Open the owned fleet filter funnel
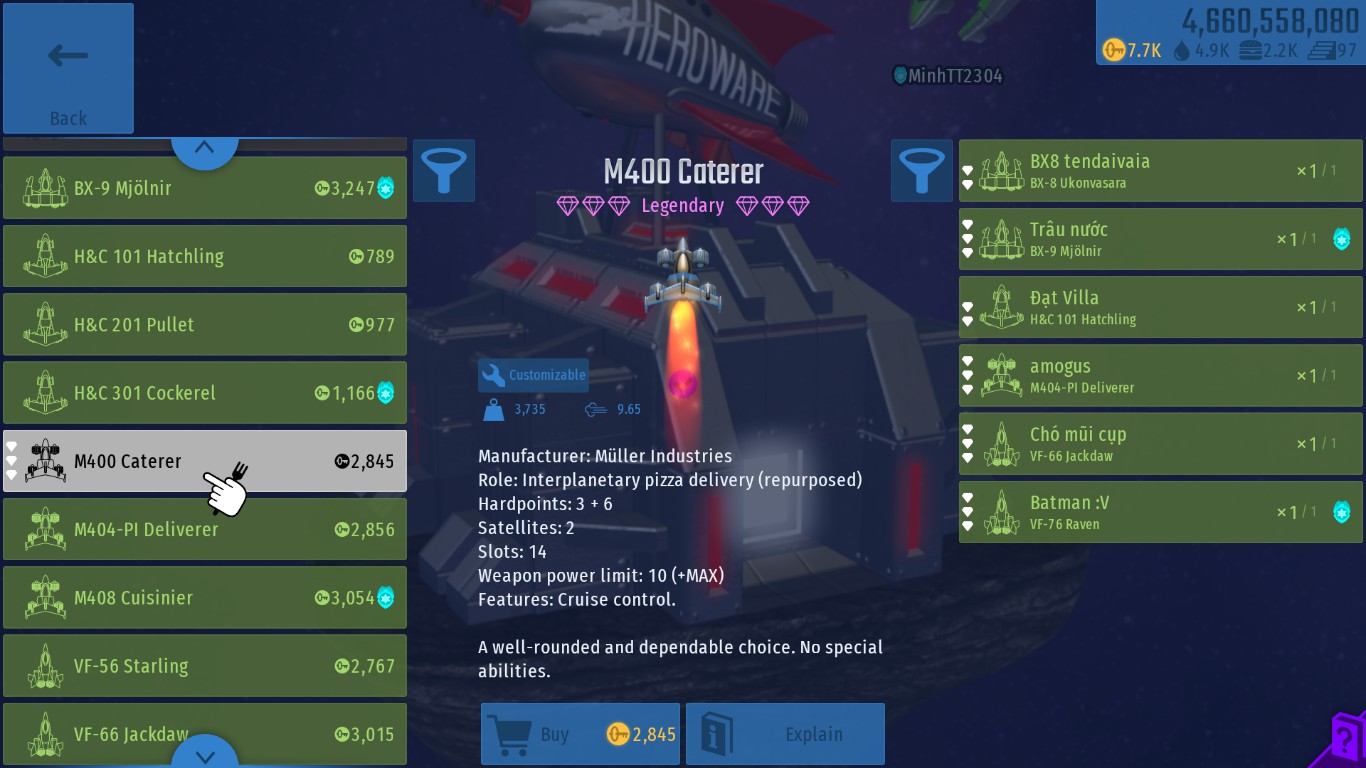The width and height of the screenshot is (1366, 768). click(922, 170)
